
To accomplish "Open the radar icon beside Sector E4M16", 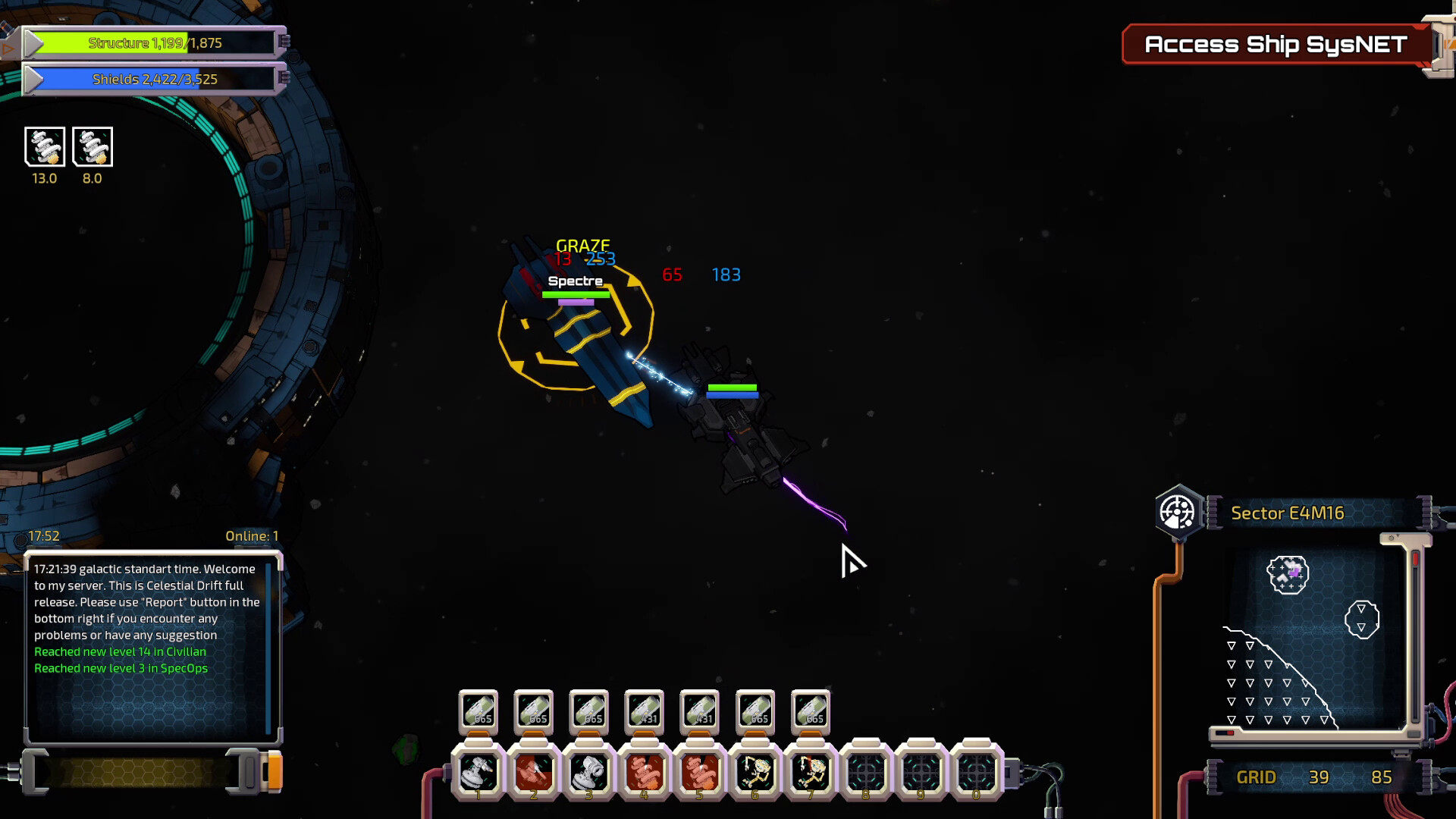I will point(1178,513).
